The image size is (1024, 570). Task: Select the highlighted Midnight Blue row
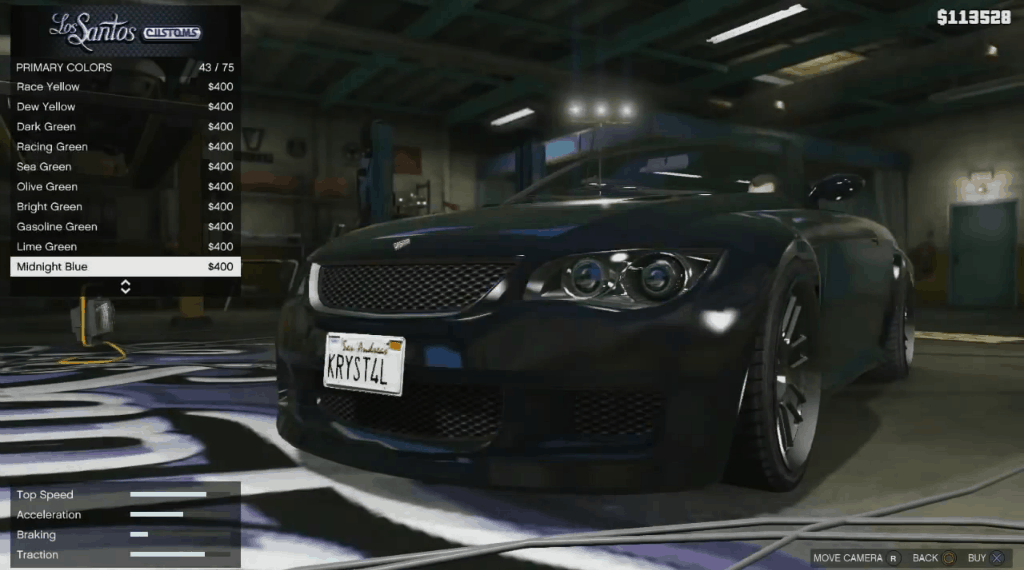124,267
